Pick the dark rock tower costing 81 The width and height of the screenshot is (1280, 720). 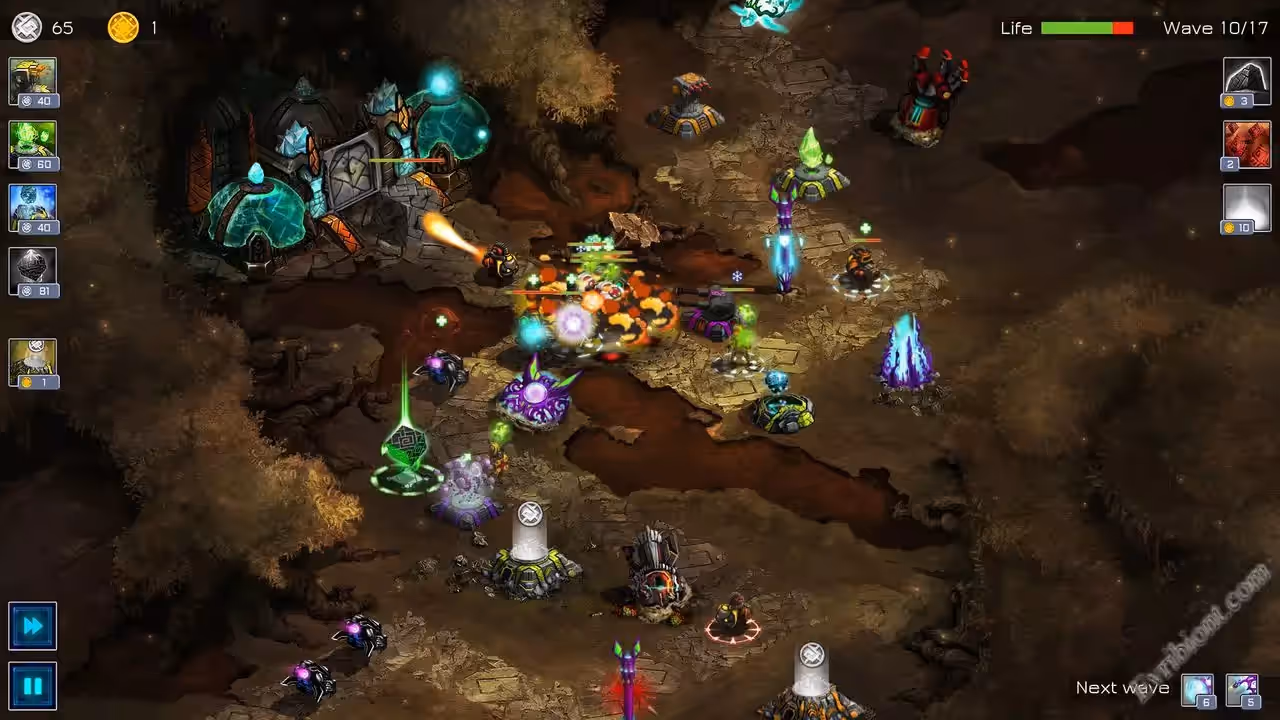(x=33, y=272)
